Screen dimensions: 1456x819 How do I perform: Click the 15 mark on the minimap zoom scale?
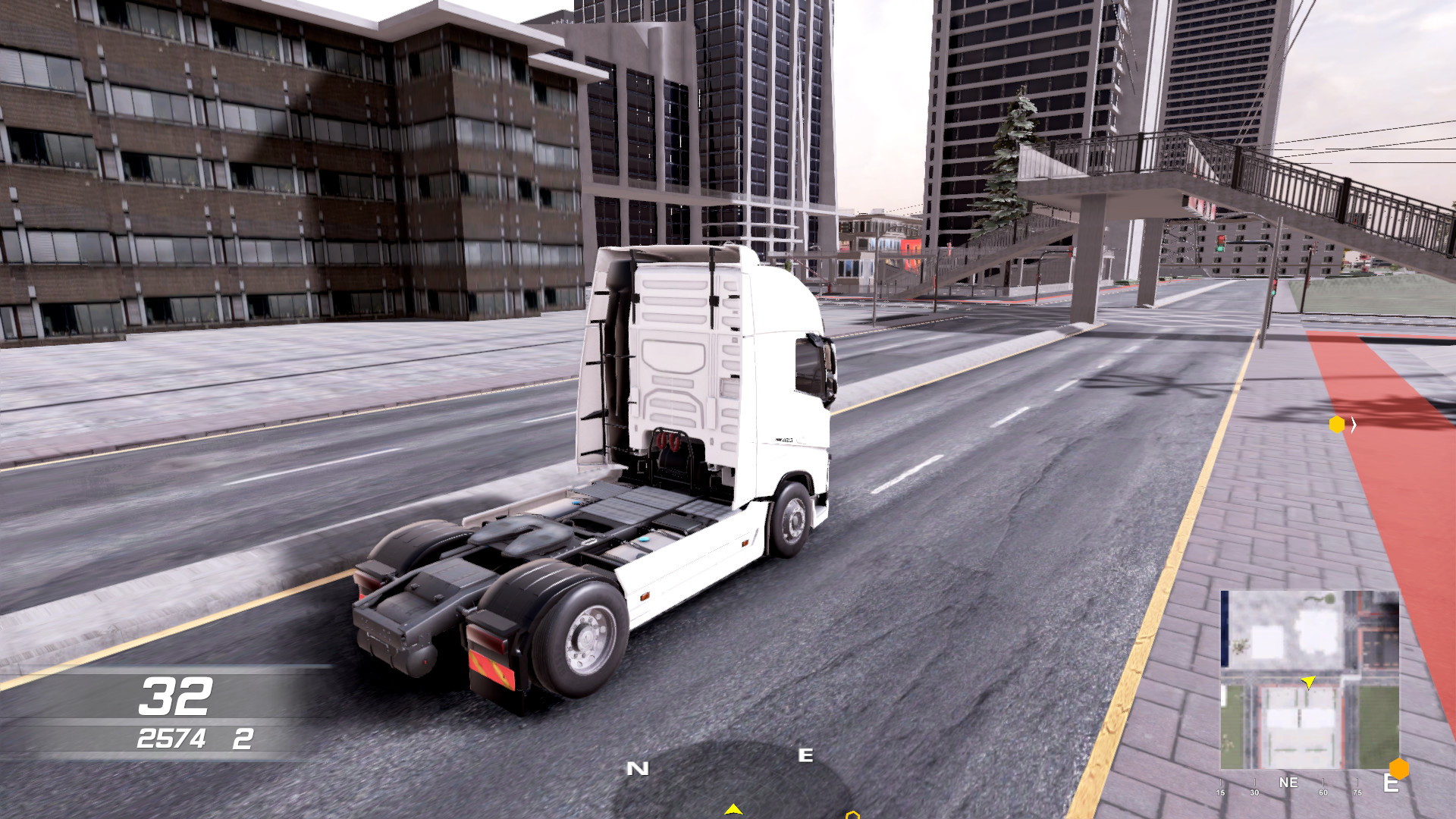[1221, 792]
